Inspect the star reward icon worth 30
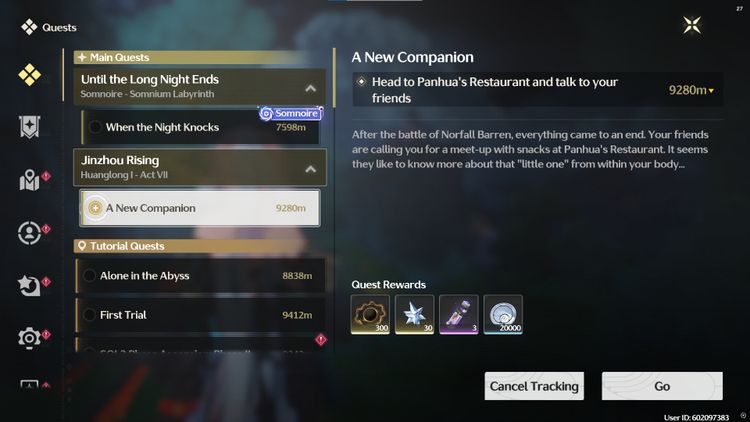The image size is (750, 422). (414, 314)
